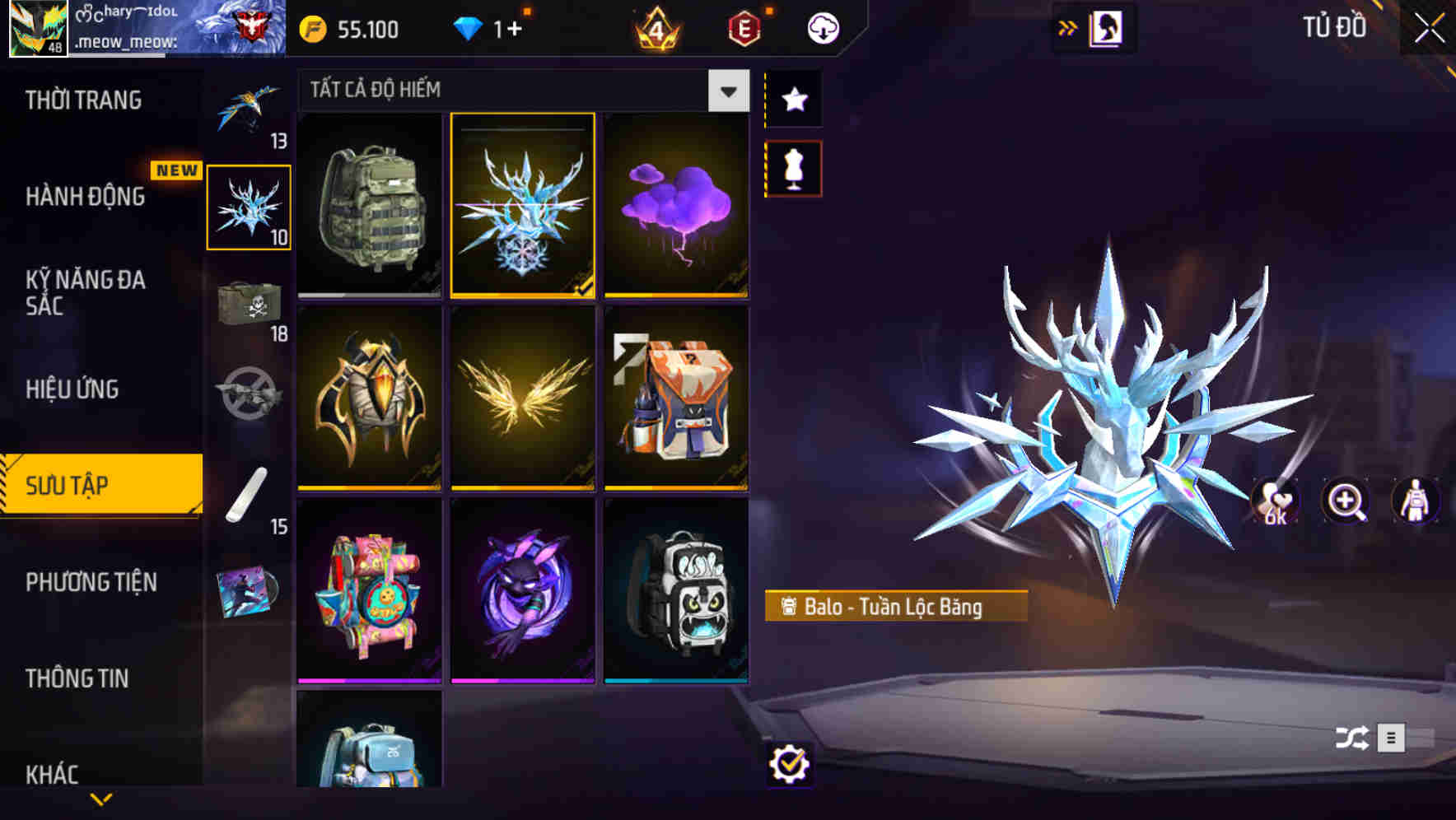Tap the 6k likes heart icon
This screenshot has width=1456, height=820.
(x=1275, y=501)
